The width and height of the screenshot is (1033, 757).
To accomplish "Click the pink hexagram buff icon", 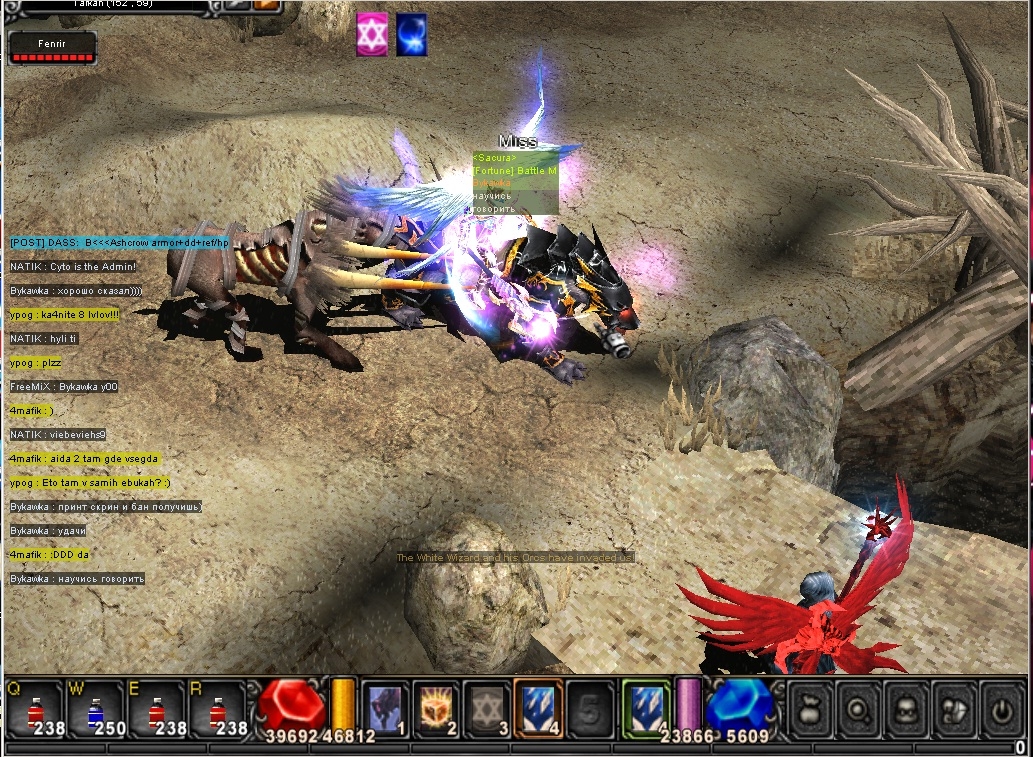I will (x=372, y=35).
